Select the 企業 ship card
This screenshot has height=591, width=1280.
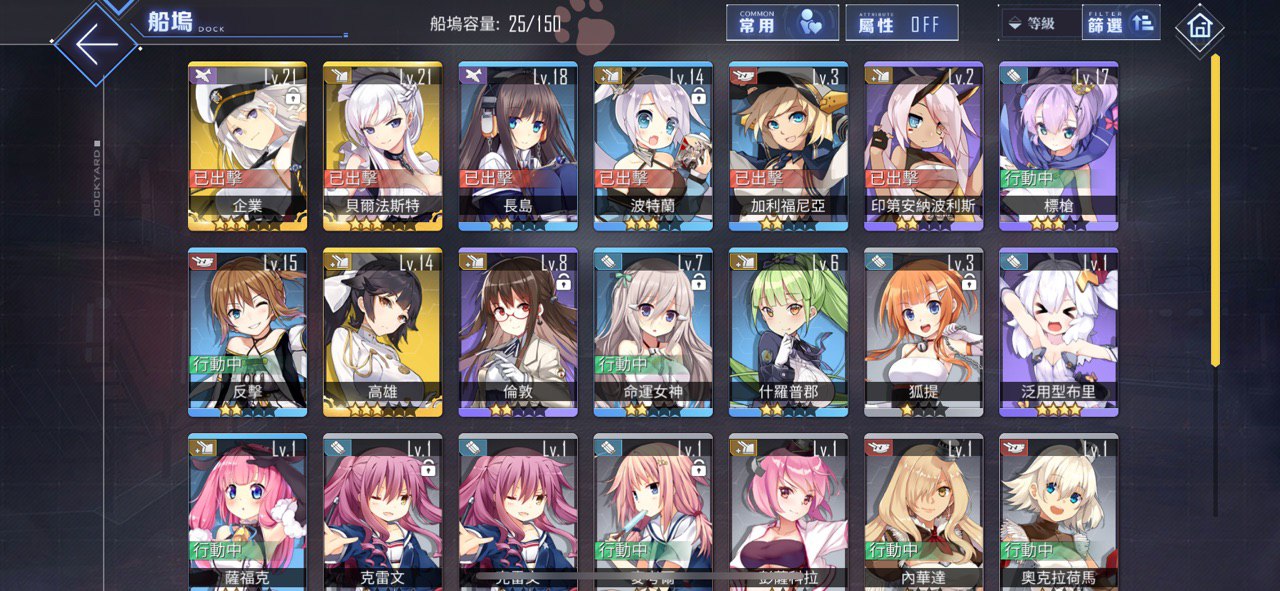247,145
